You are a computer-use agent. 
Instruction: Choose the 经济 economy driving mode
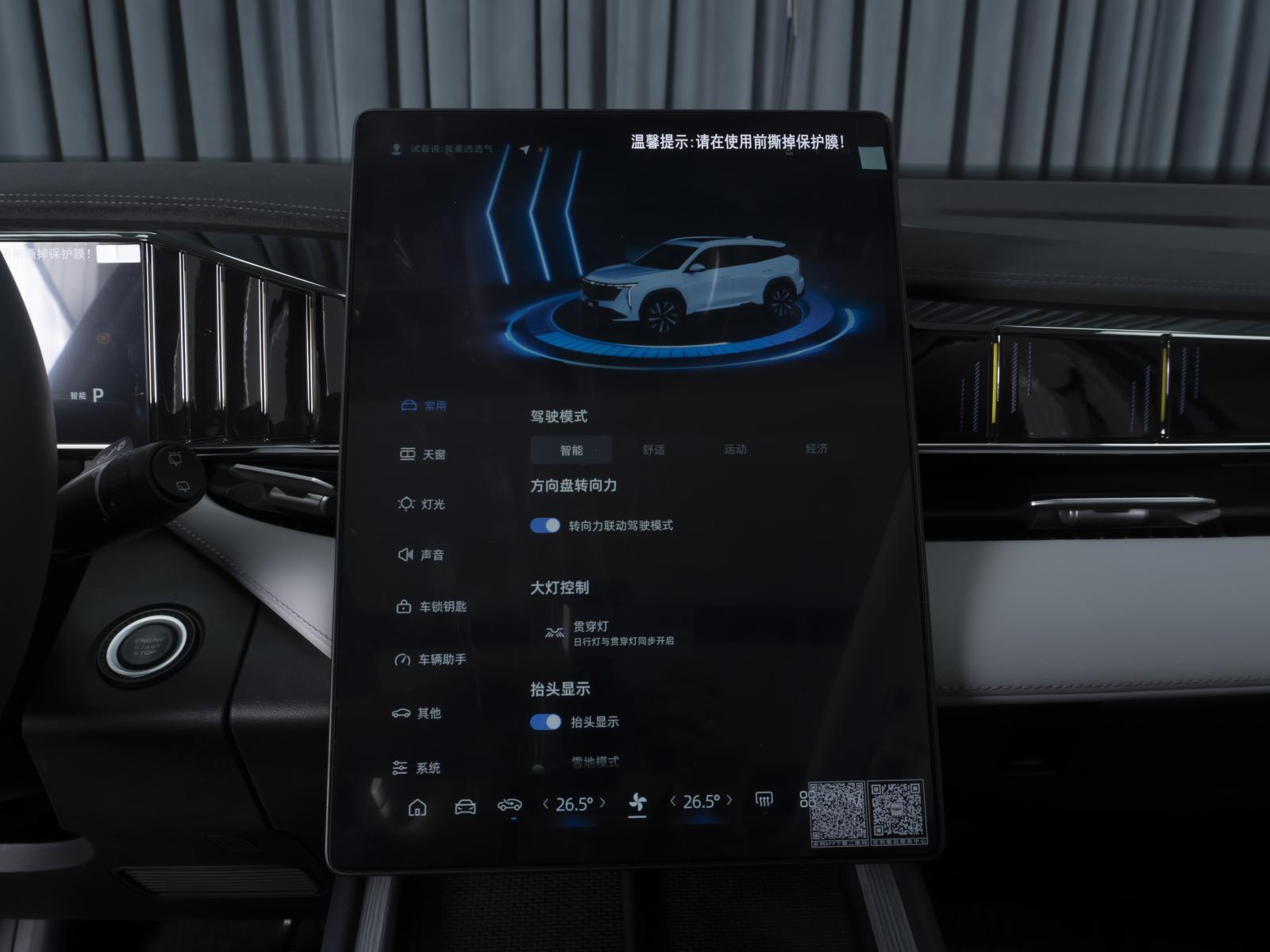(816, 448)
